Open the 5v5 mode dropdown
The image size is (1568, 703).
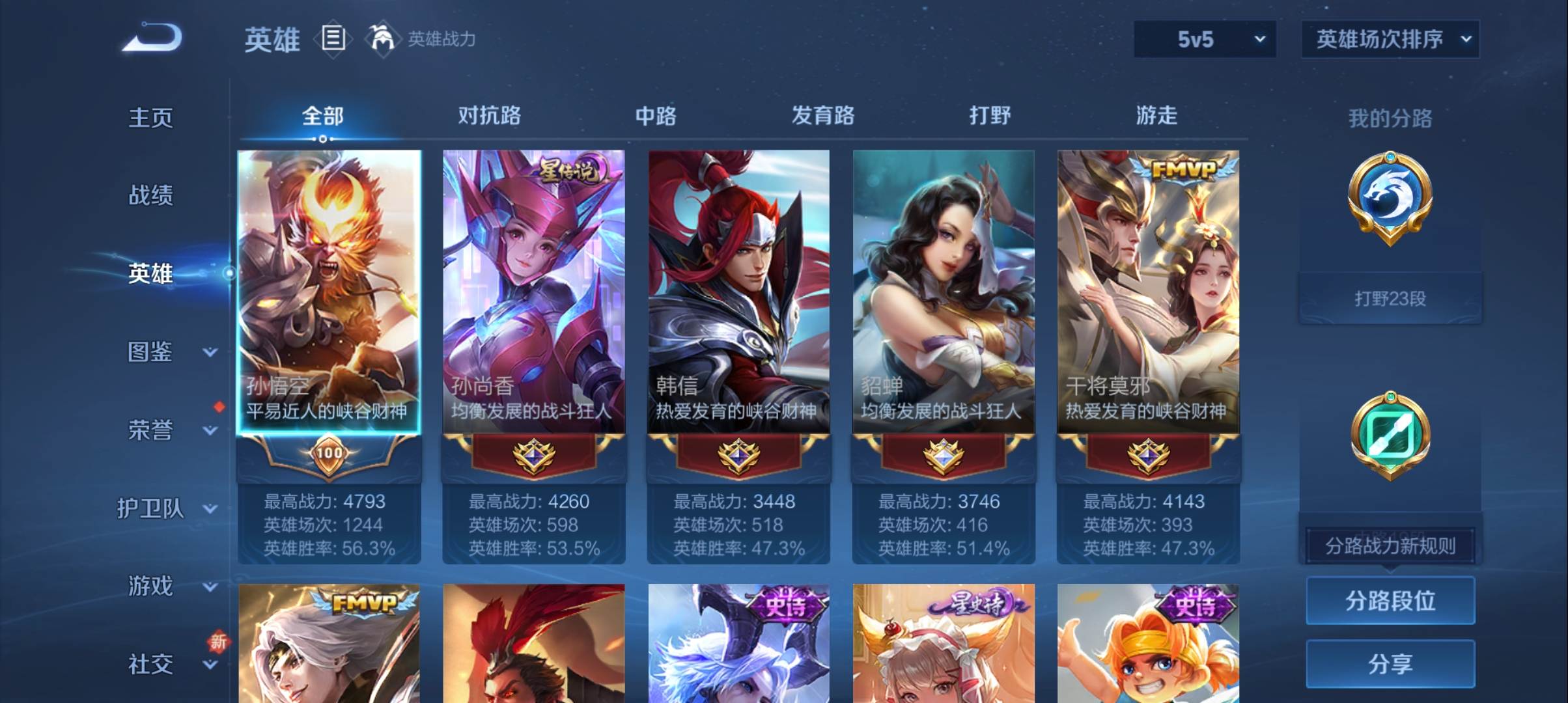(1204, 39)
